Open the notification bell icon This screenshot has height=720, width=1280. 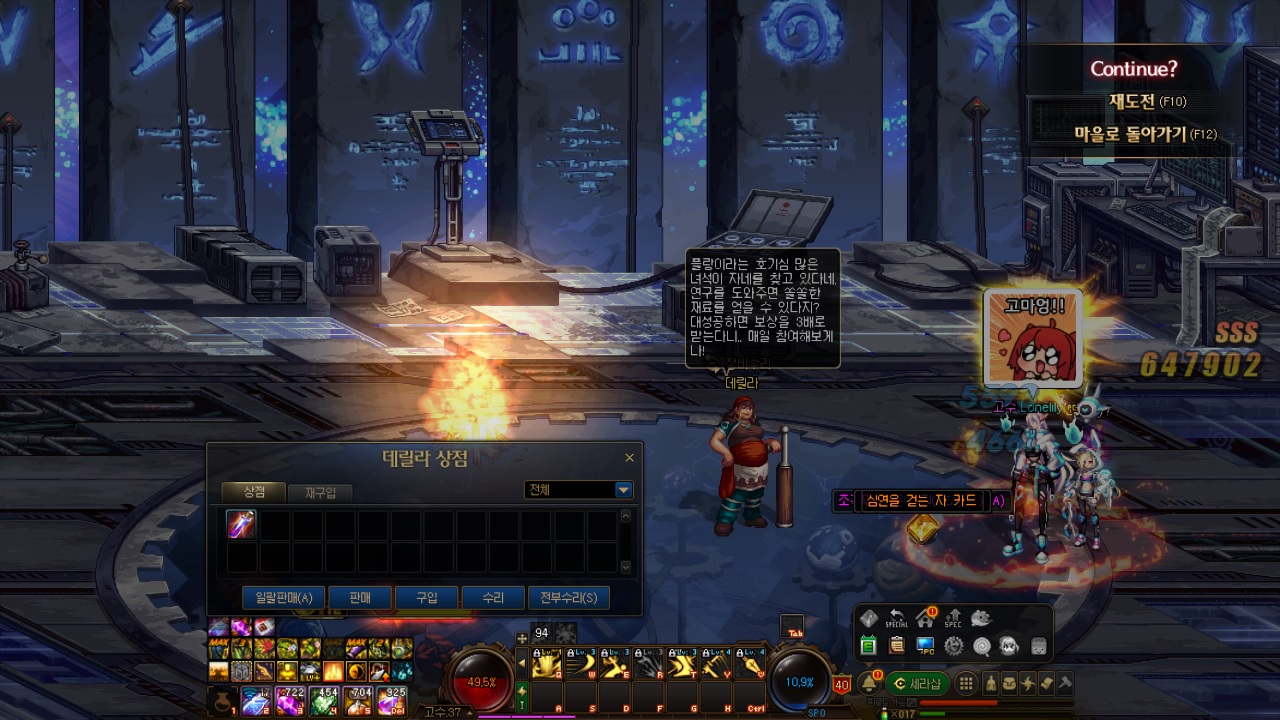click(x=869, y=683)
